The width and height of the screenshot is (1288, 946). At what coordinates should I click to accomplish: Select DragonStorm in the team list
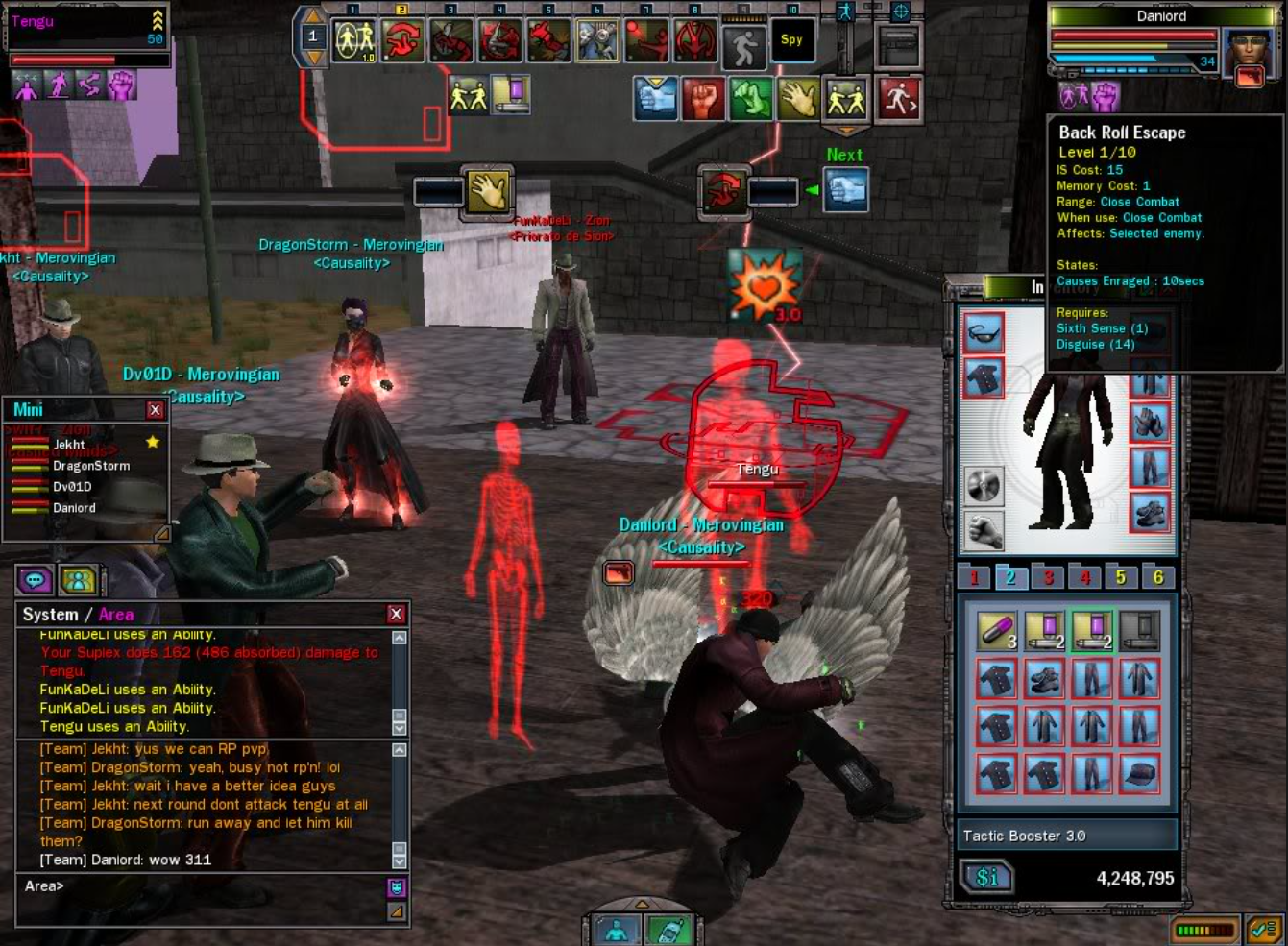(91, 466)
